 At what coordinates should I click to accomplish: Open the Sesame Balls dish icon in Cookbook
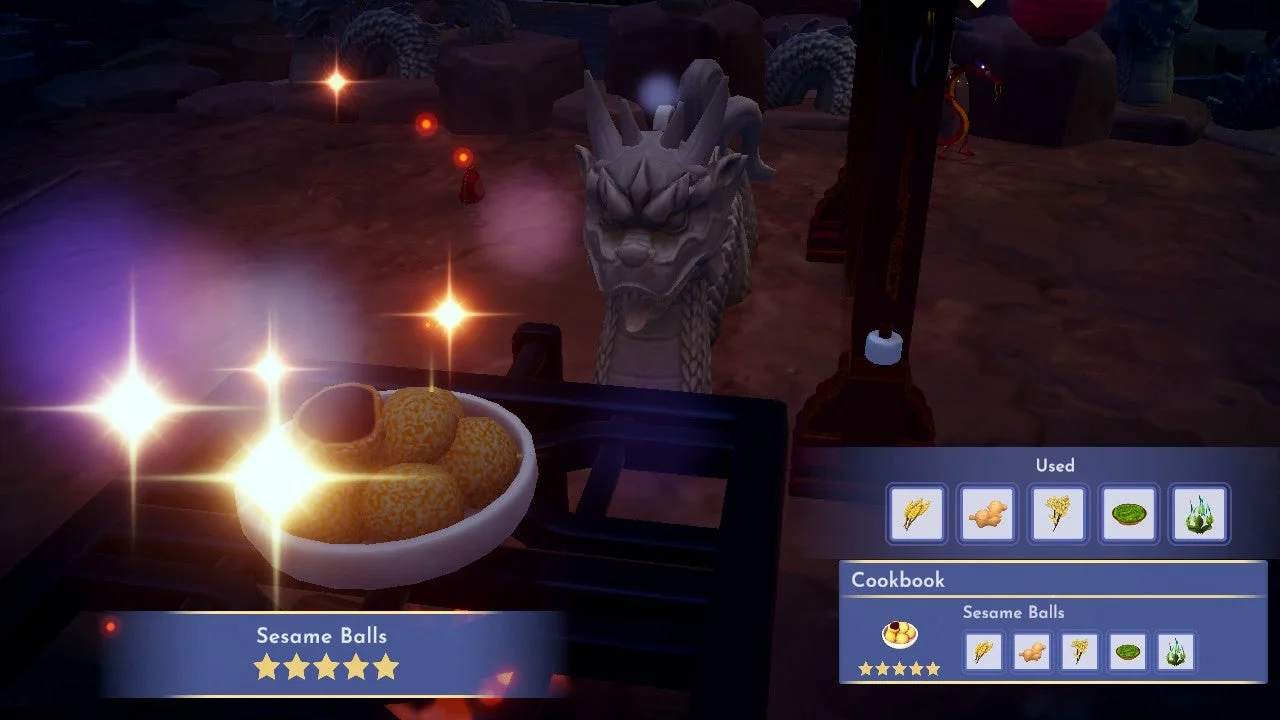click(899, 636)
